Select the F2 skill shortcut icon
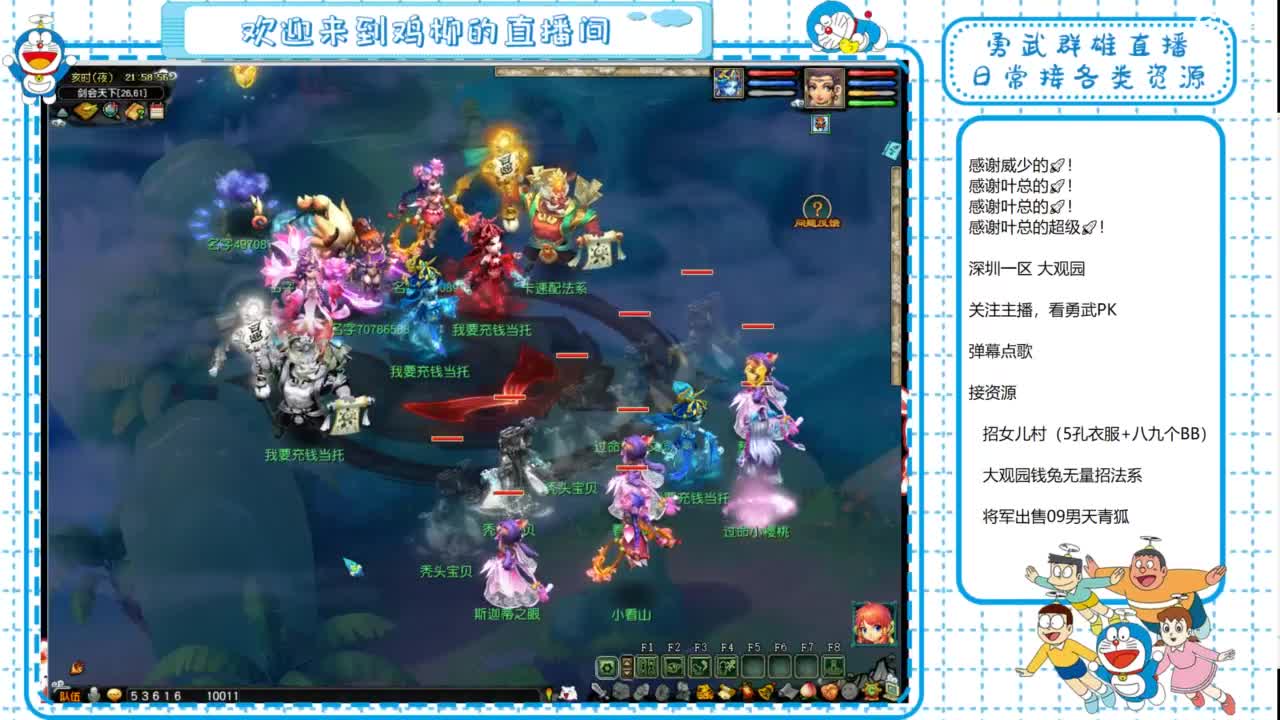This screenshot has height=720, width=1280. click(x=673, y=665)
